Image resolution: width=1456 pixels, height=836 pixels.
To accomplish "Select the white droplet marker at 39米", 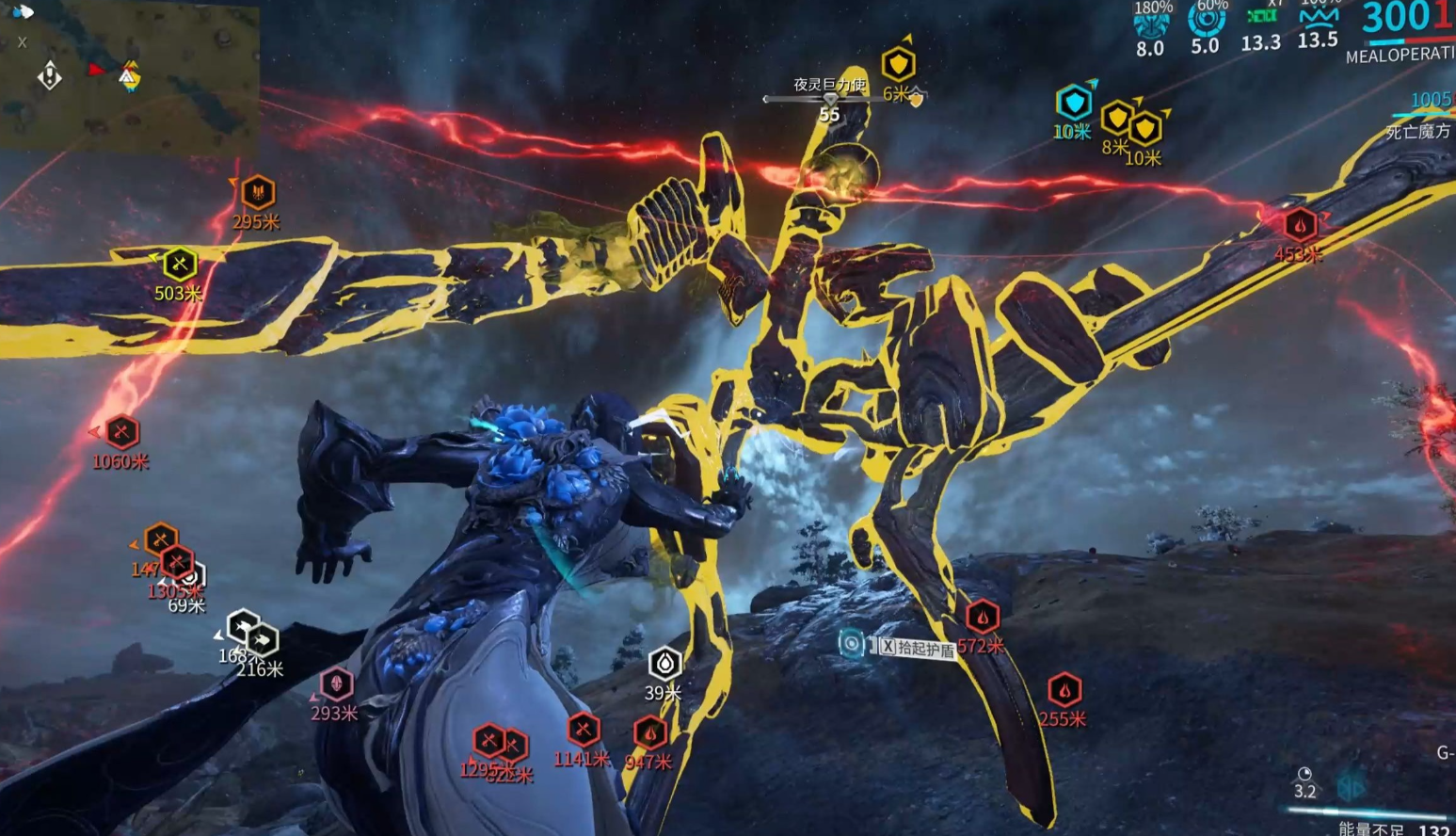I will tap(664, 664).
